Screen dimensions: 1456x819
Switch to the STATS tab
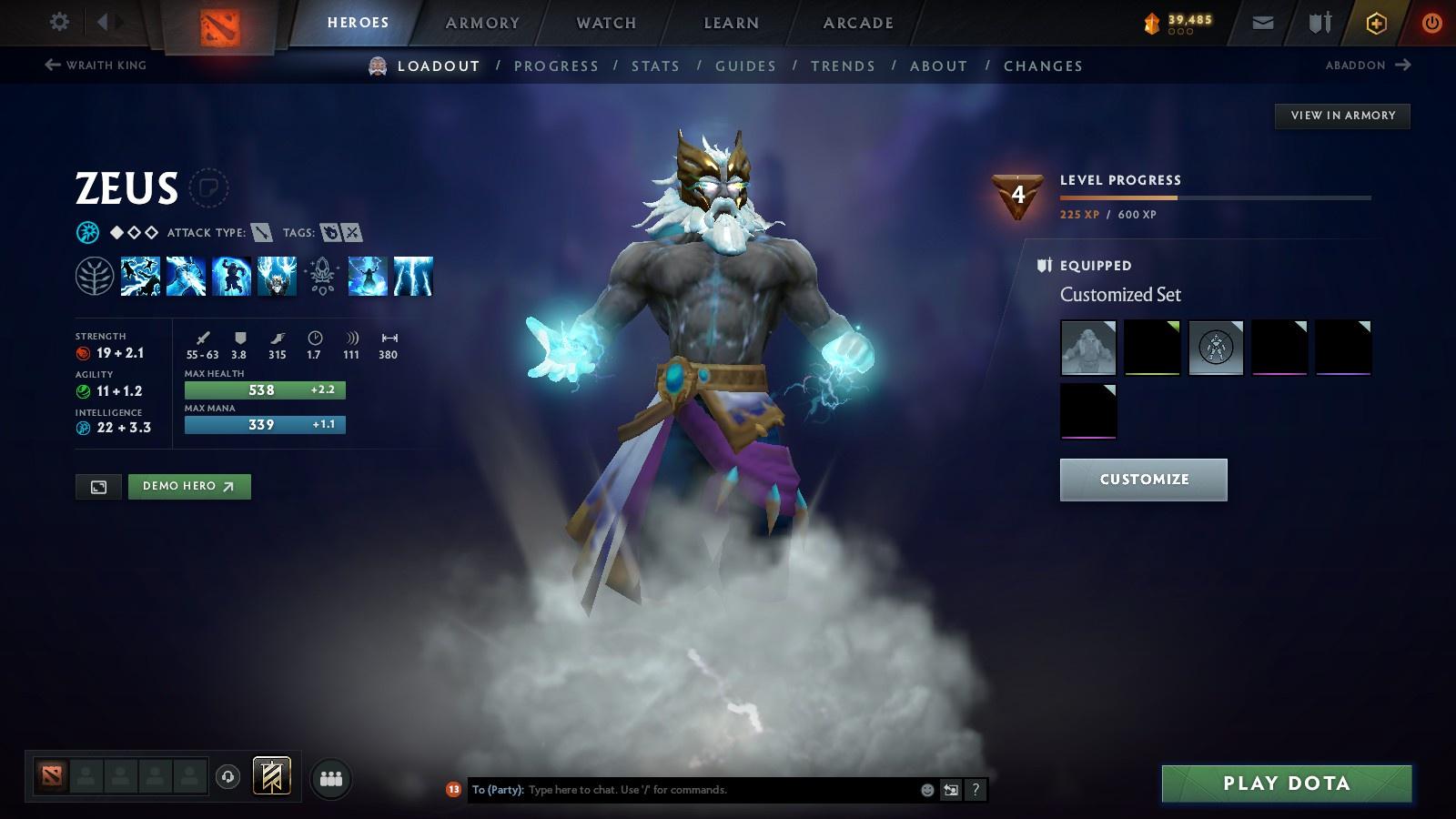[x=656, y=66]
